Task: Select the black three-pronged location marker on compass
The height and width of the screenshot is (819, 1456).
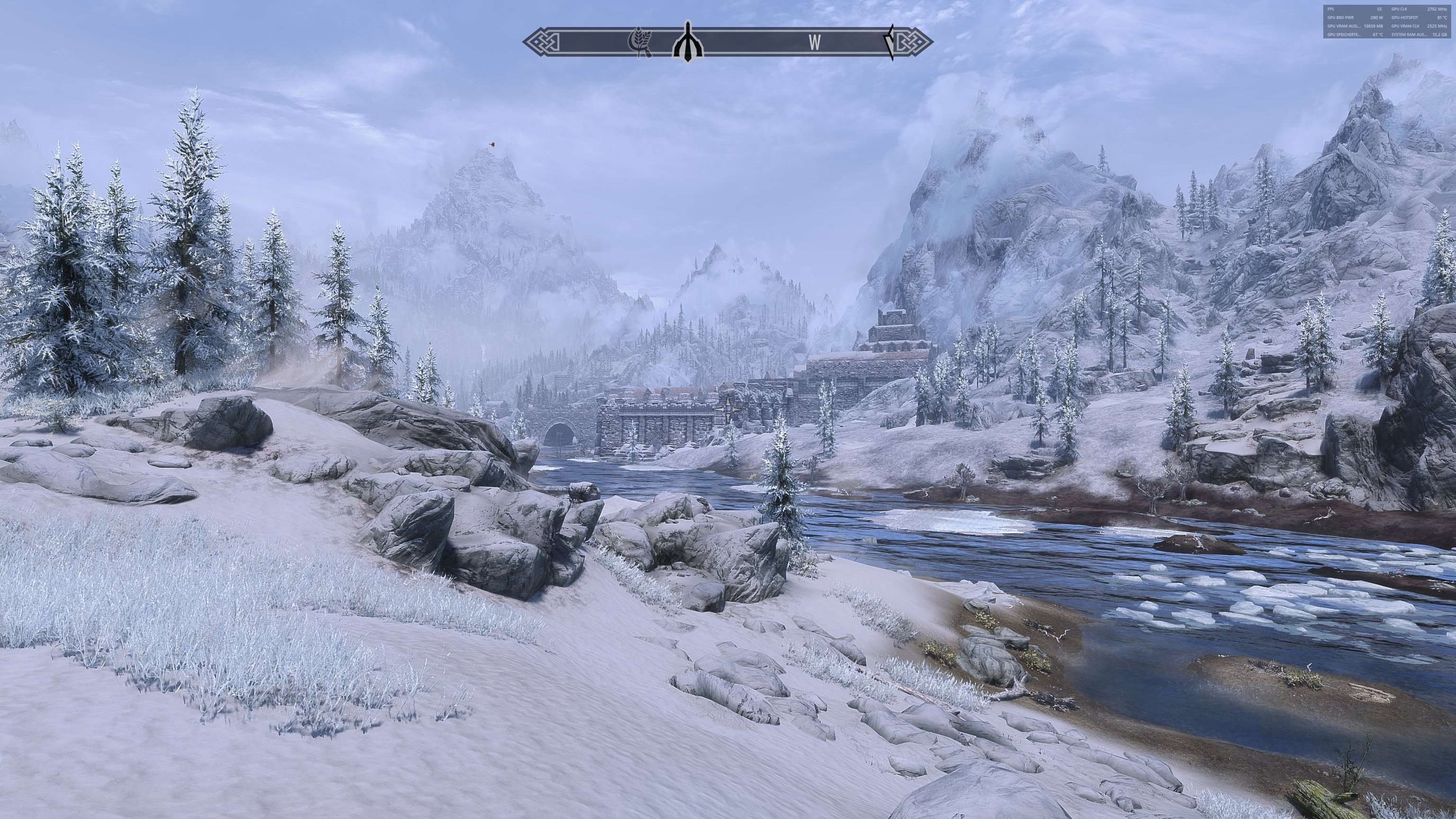Action: point(687,41)
